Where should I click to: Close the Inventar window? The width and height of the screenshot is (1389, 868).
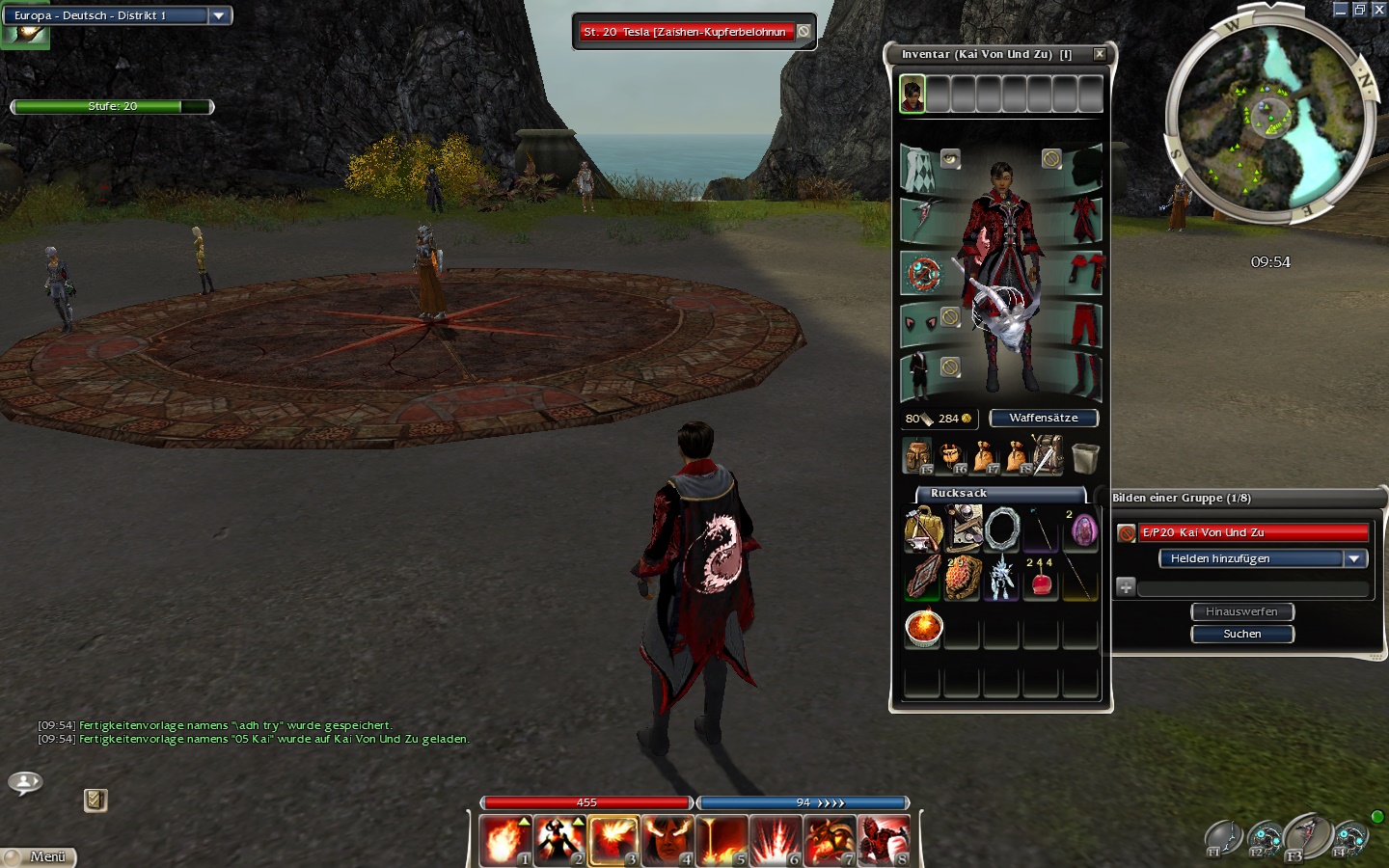pyautogui.click(x=1099, y=54)
